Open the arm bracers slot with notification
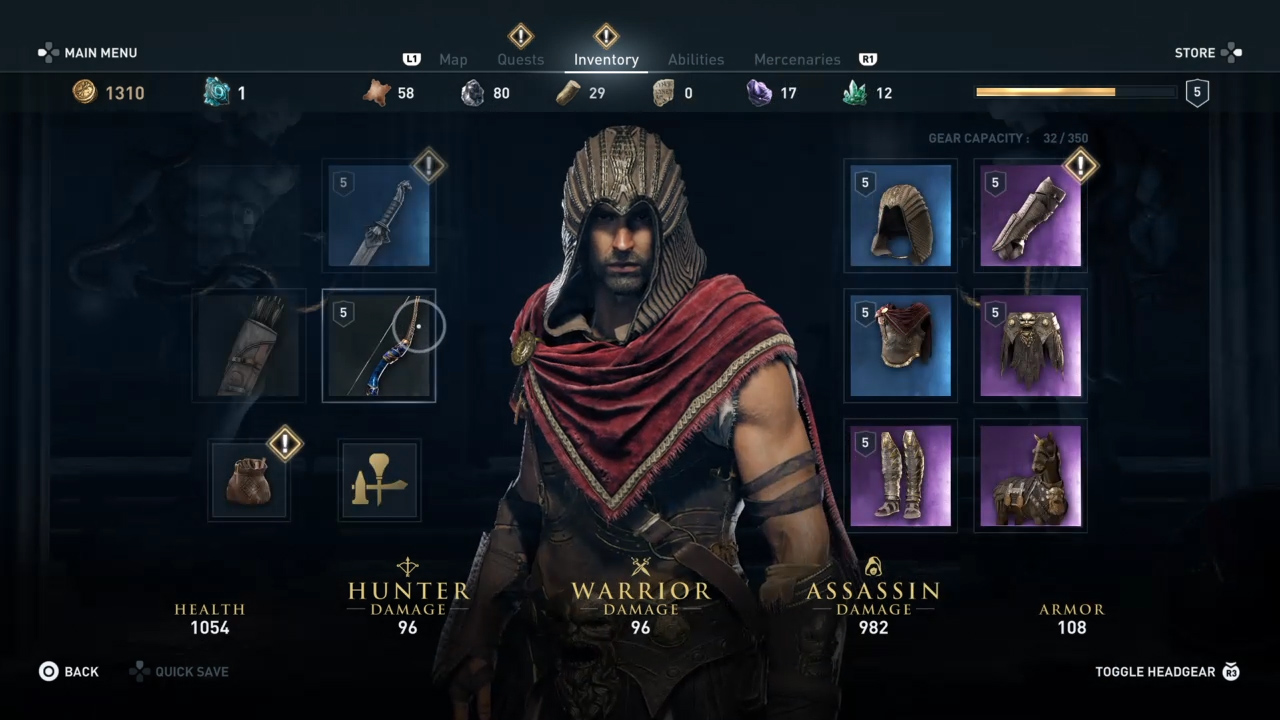Screen dimensions: 1280x720 (x=1029, y=215)
